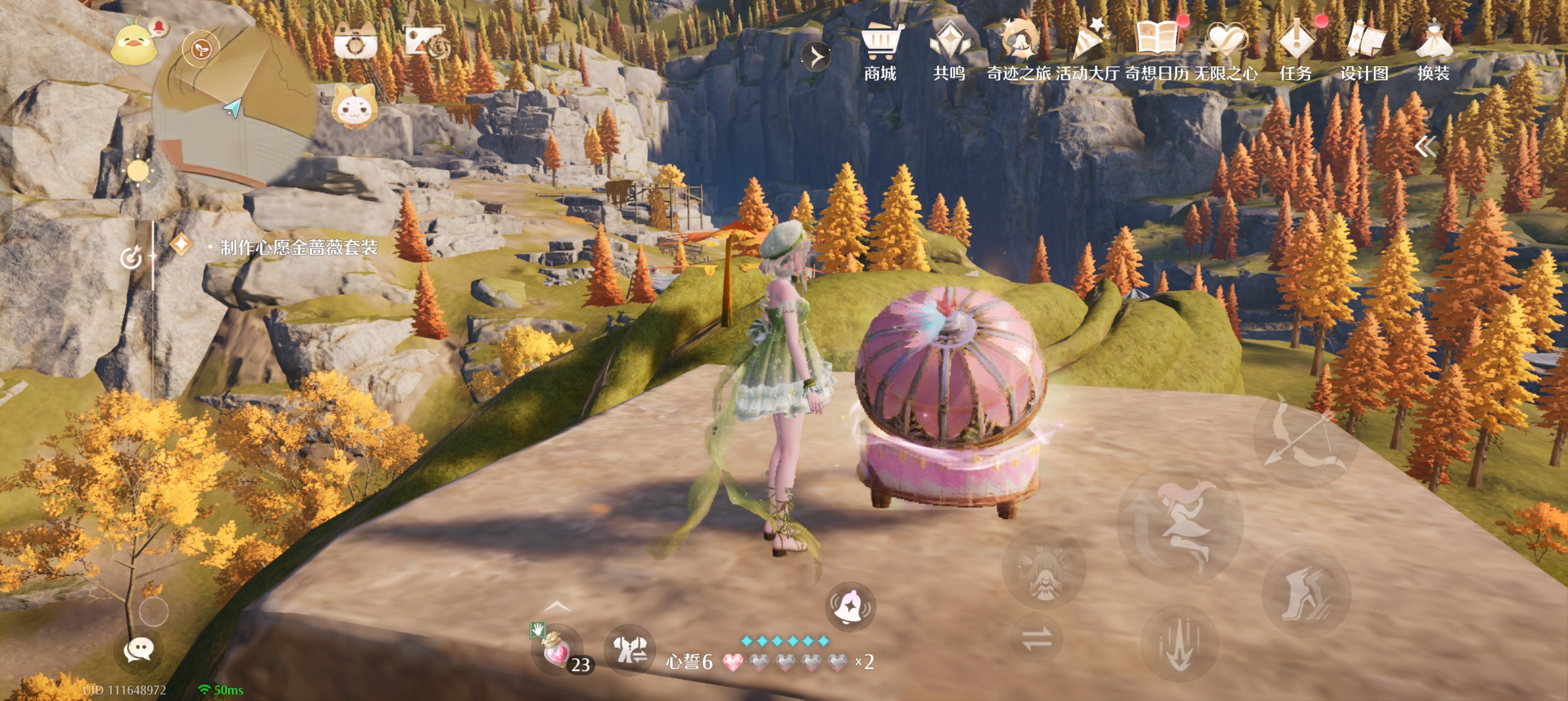1568x701 pixels.
Task: Collapse the top menu bar arrow
Action: (816, 57)
